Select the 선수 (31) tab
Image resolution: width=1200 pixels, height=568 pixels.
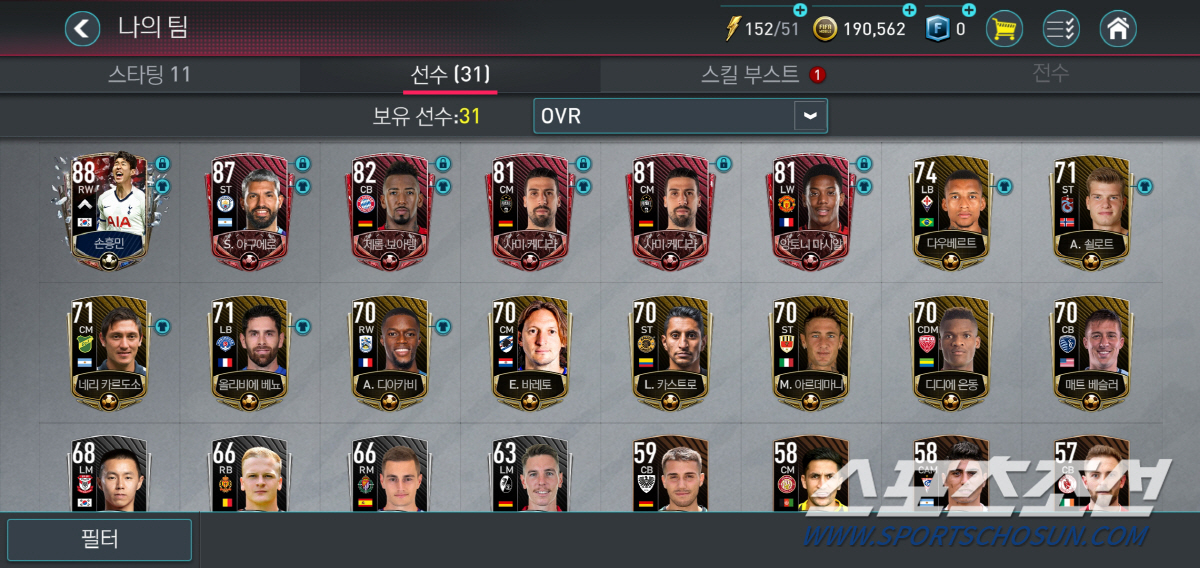click(450, 74)
